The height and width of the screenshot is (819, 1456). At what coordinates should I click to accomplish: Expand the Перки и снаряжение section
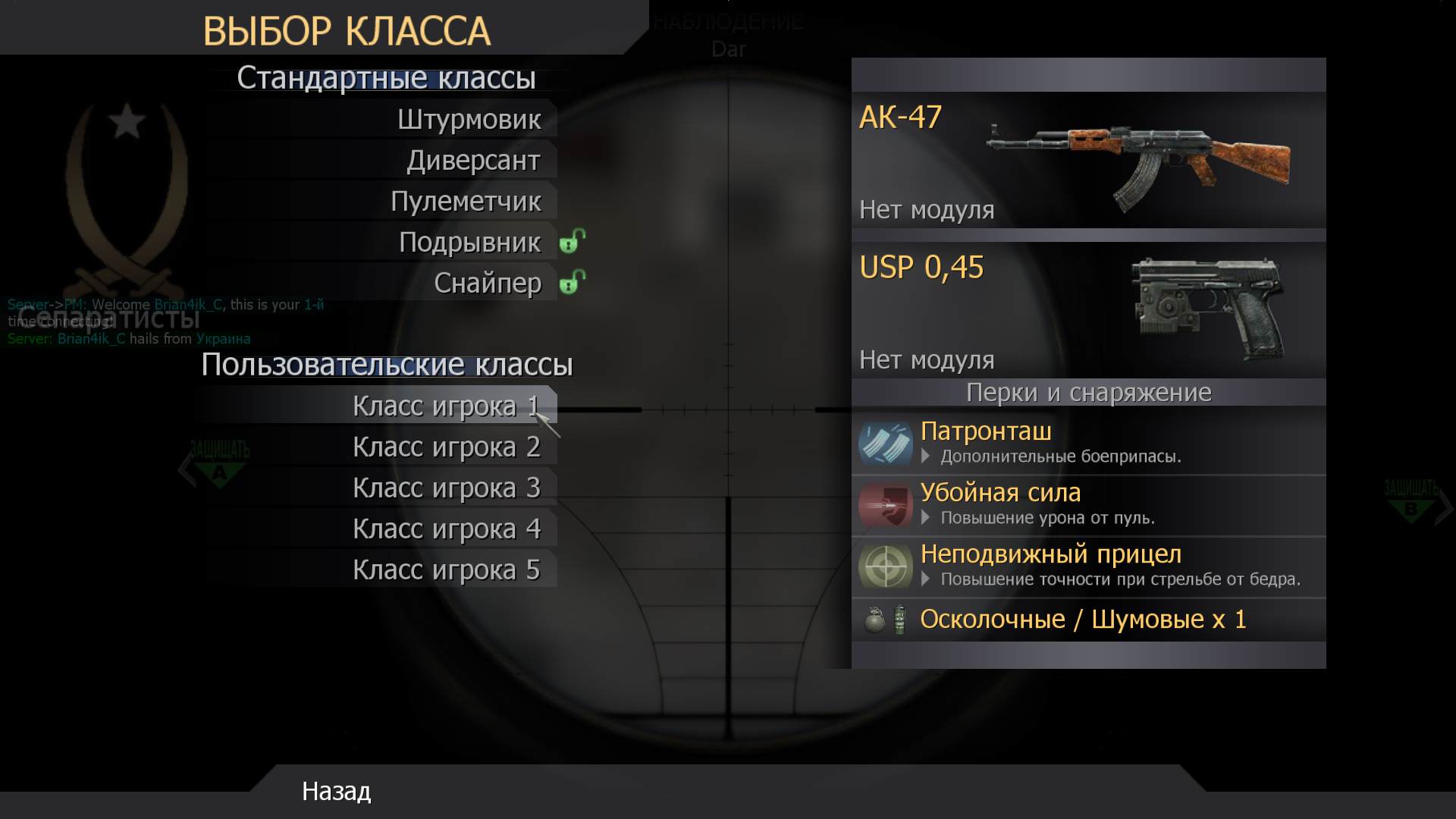(1088, 393)
